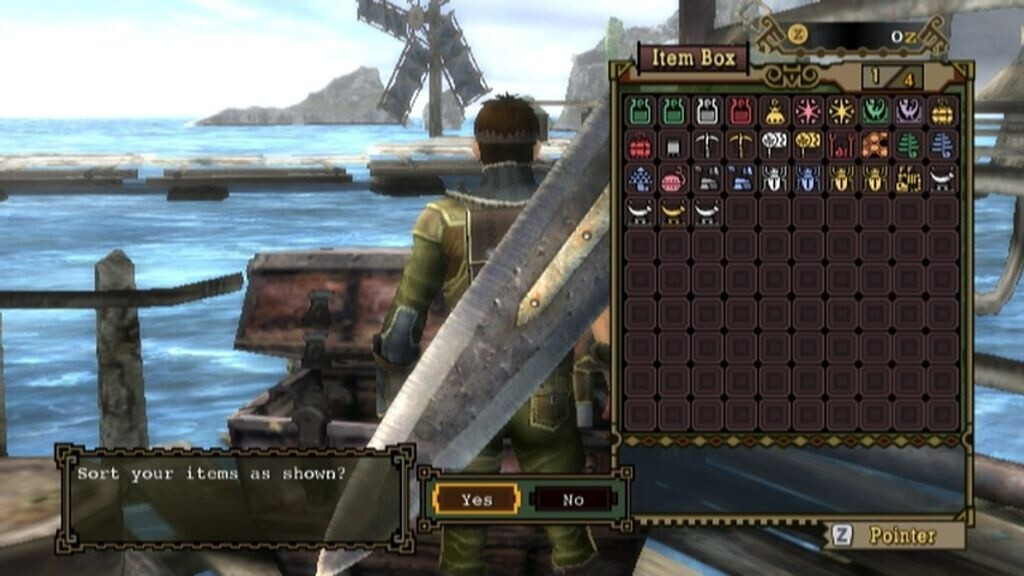Choose the purple monster icon item
This screenshot has width=1024, height=576.
click(x=909, y=111)
